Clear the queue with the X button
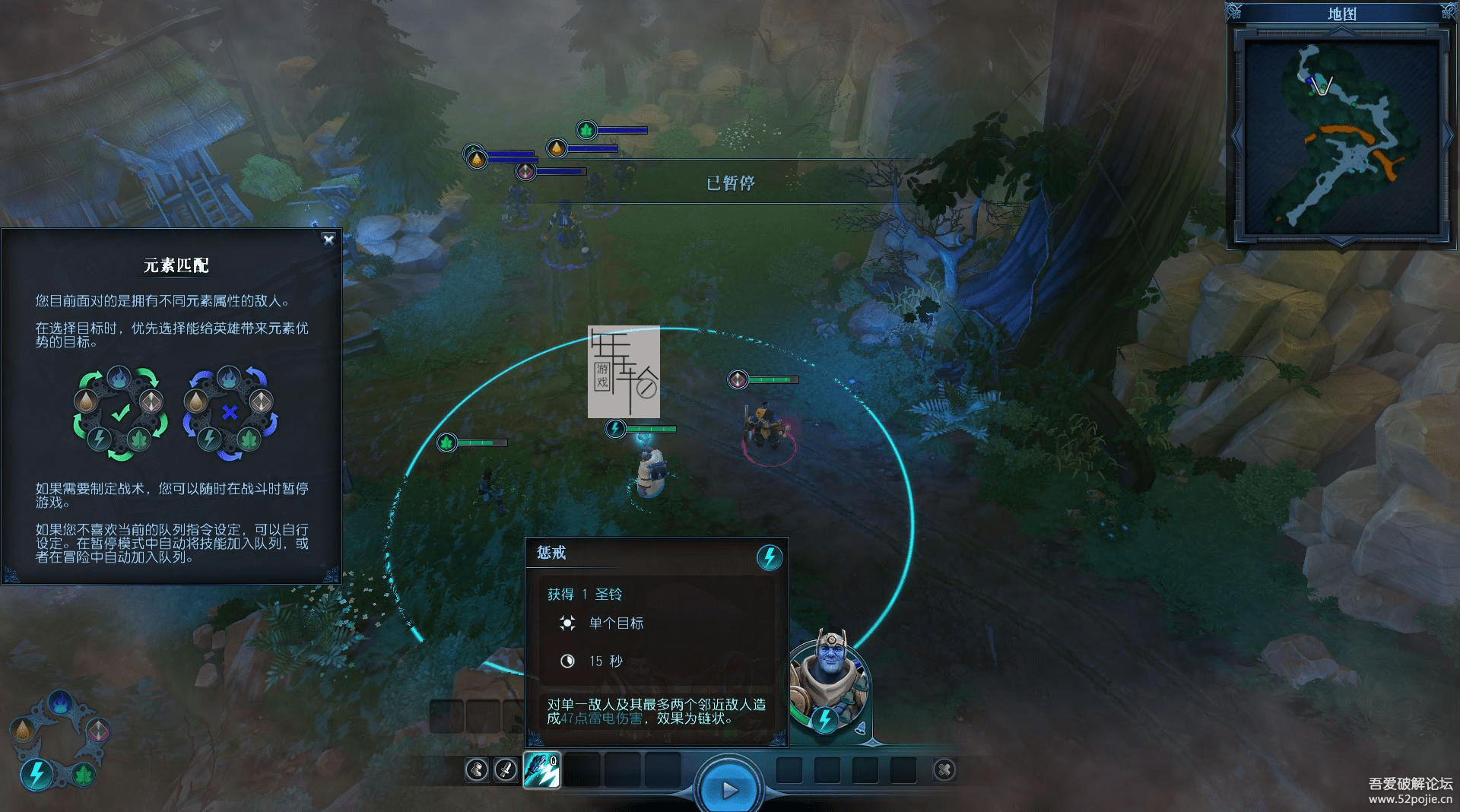The height and width of the screenshot is (812, 1460). pyautogui.click(x=944, y=770)
